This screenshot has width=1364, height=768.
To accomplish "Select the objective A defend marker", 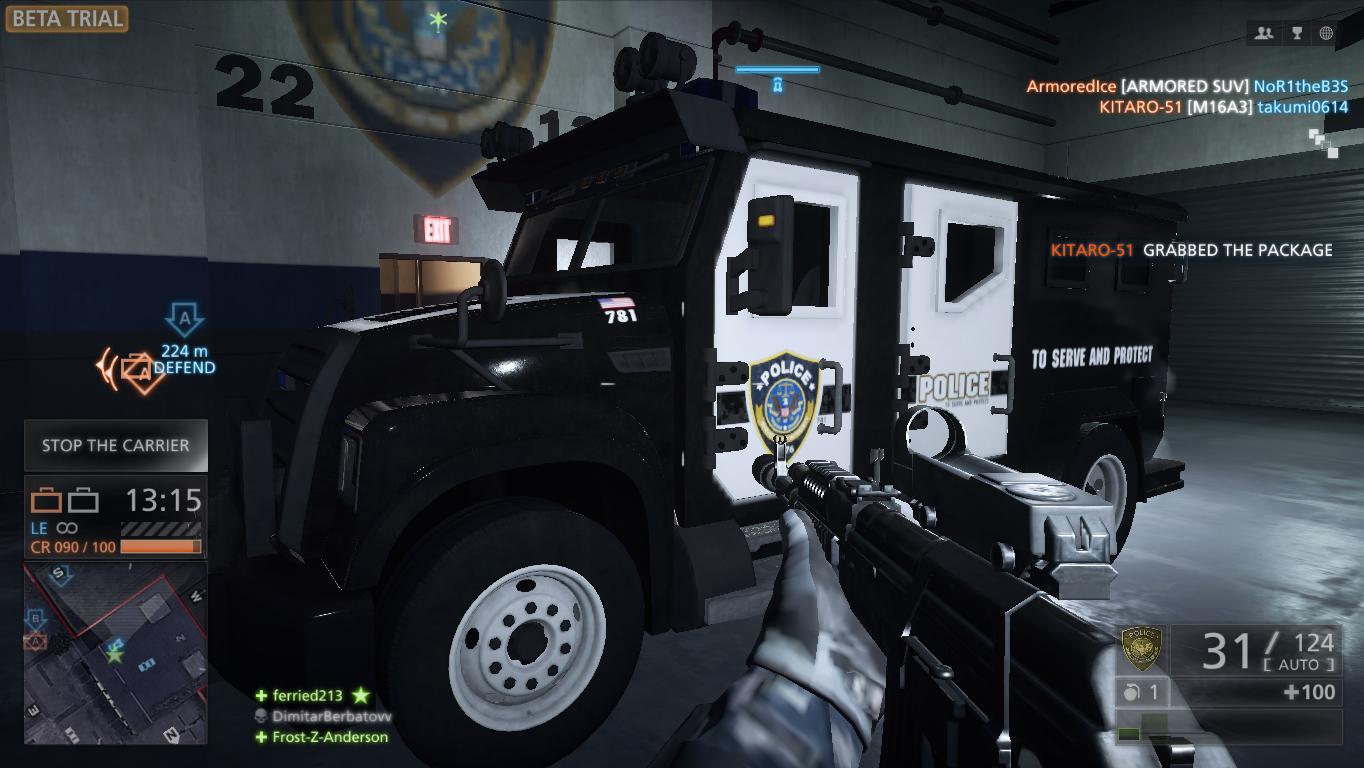I will [x=184, y=320].
